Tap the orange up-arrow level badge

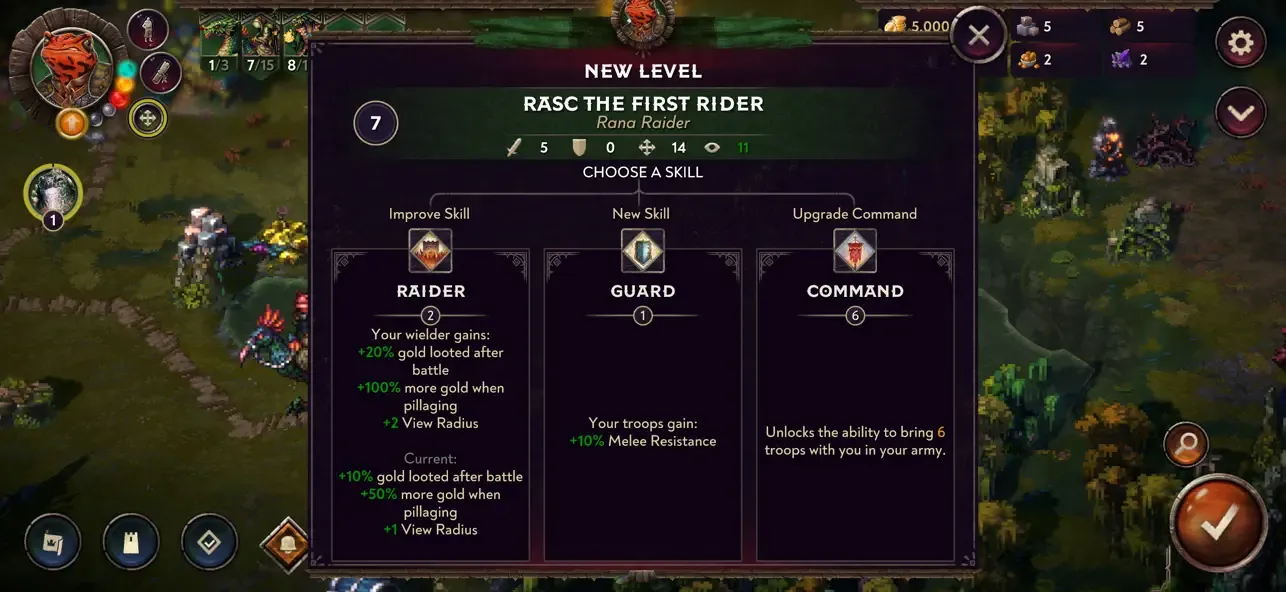(71, 123)
